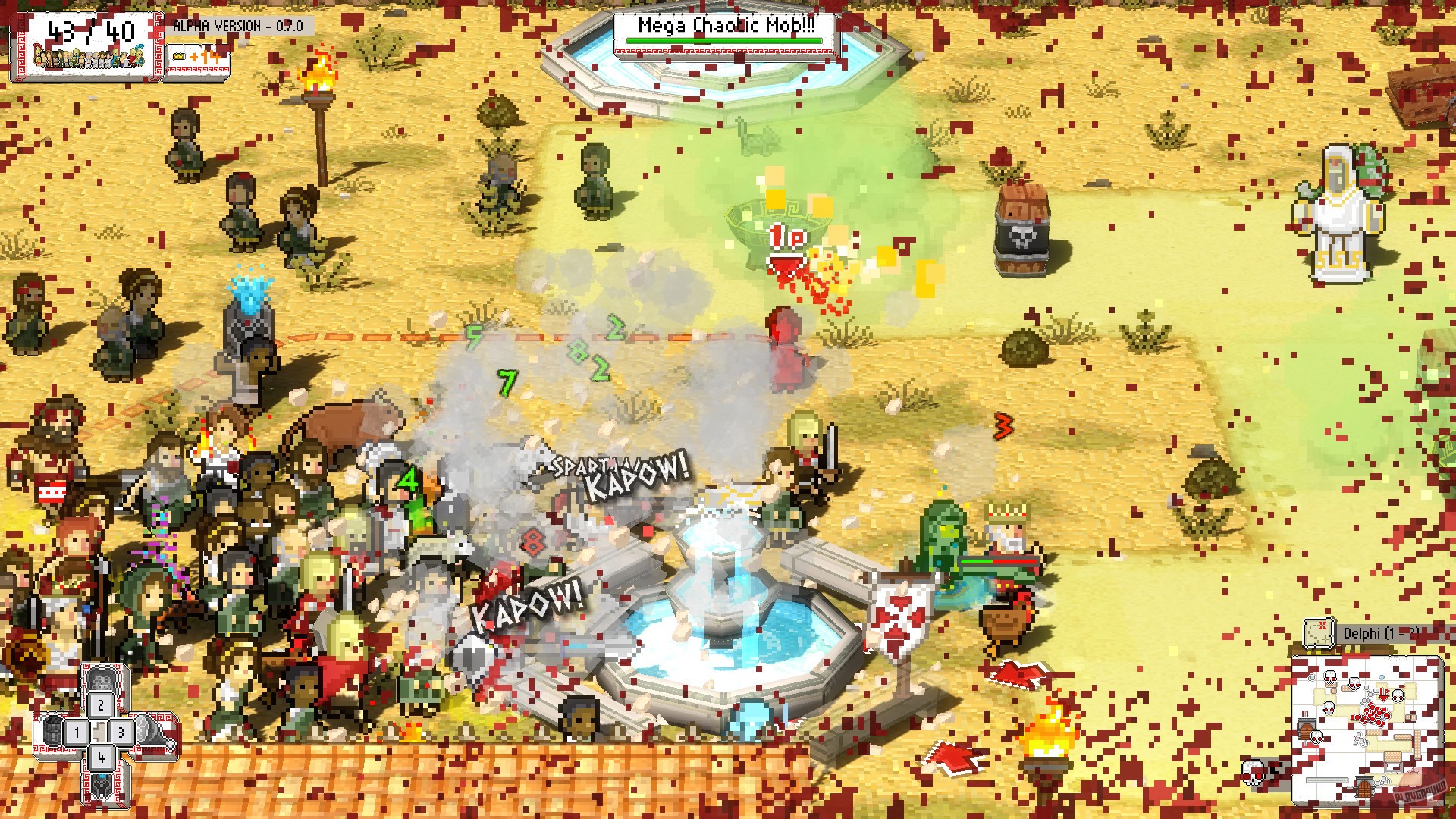The width and height of the screenshot is (1456, 819).
Task: Click the treasure map icon above the minimap
Action: pyautogui.click(x=1319, y=632)
